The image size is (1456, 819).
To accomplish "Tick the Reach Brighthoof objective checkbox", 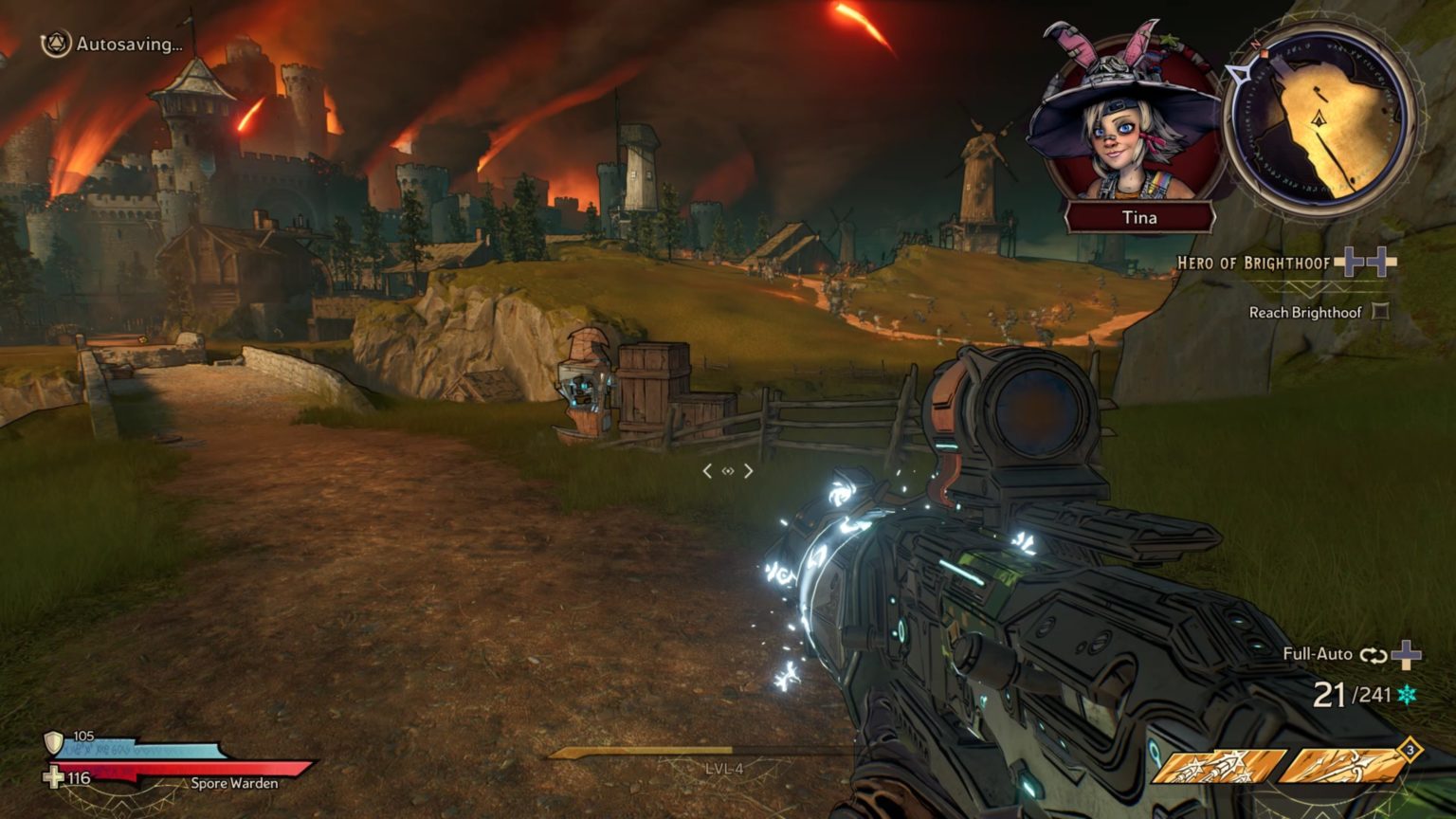I will [1380, 312].
